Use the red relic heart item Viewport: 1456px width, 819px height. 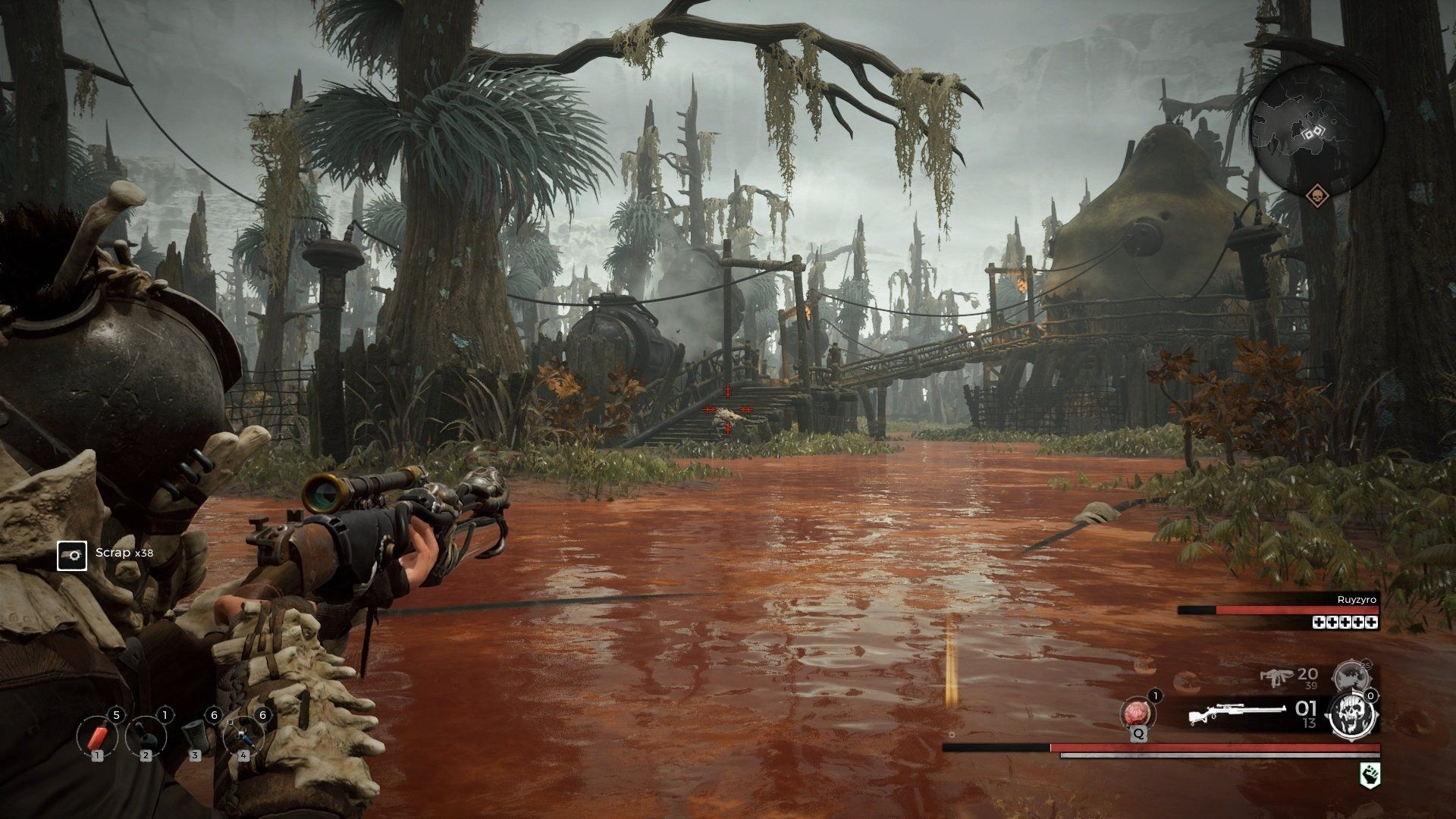pos(1137,714)
